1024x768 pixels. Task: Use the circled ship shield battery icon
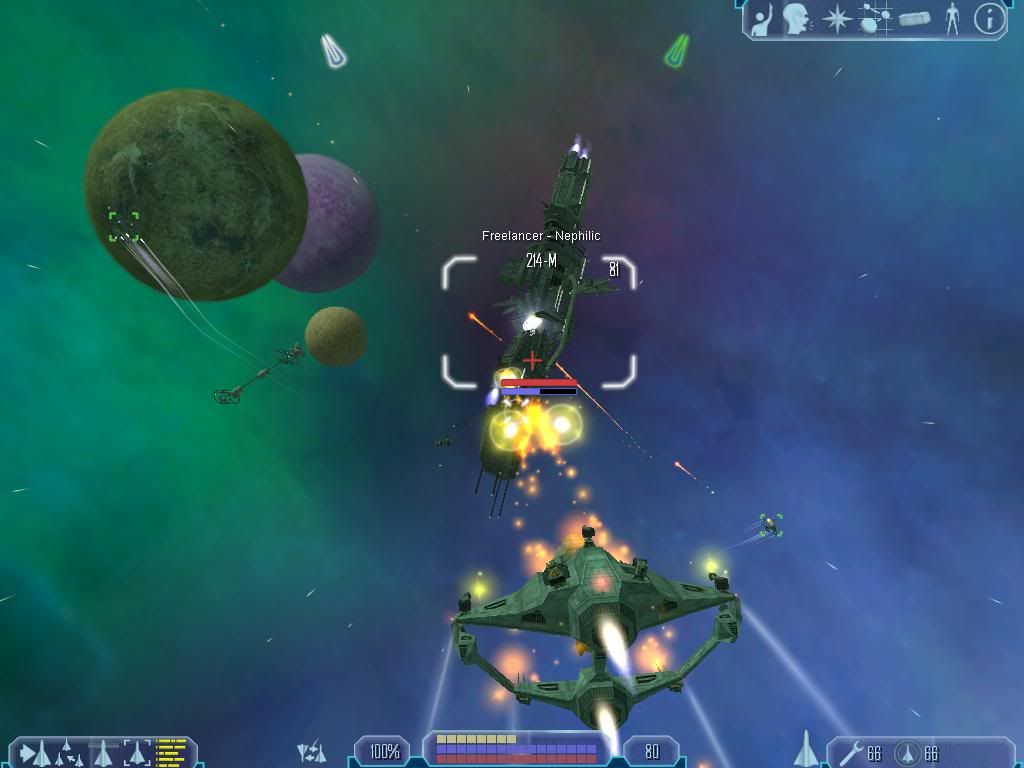tap(906, 751)
